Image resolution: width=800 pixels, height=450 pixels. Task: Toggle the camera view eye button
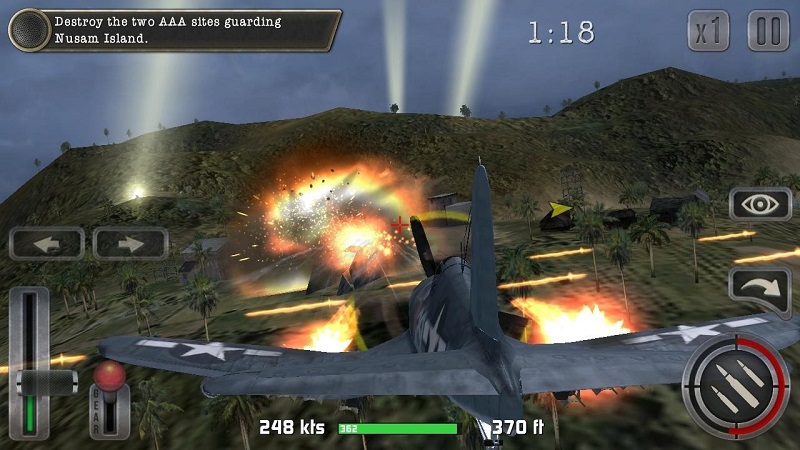click(760, 204)
